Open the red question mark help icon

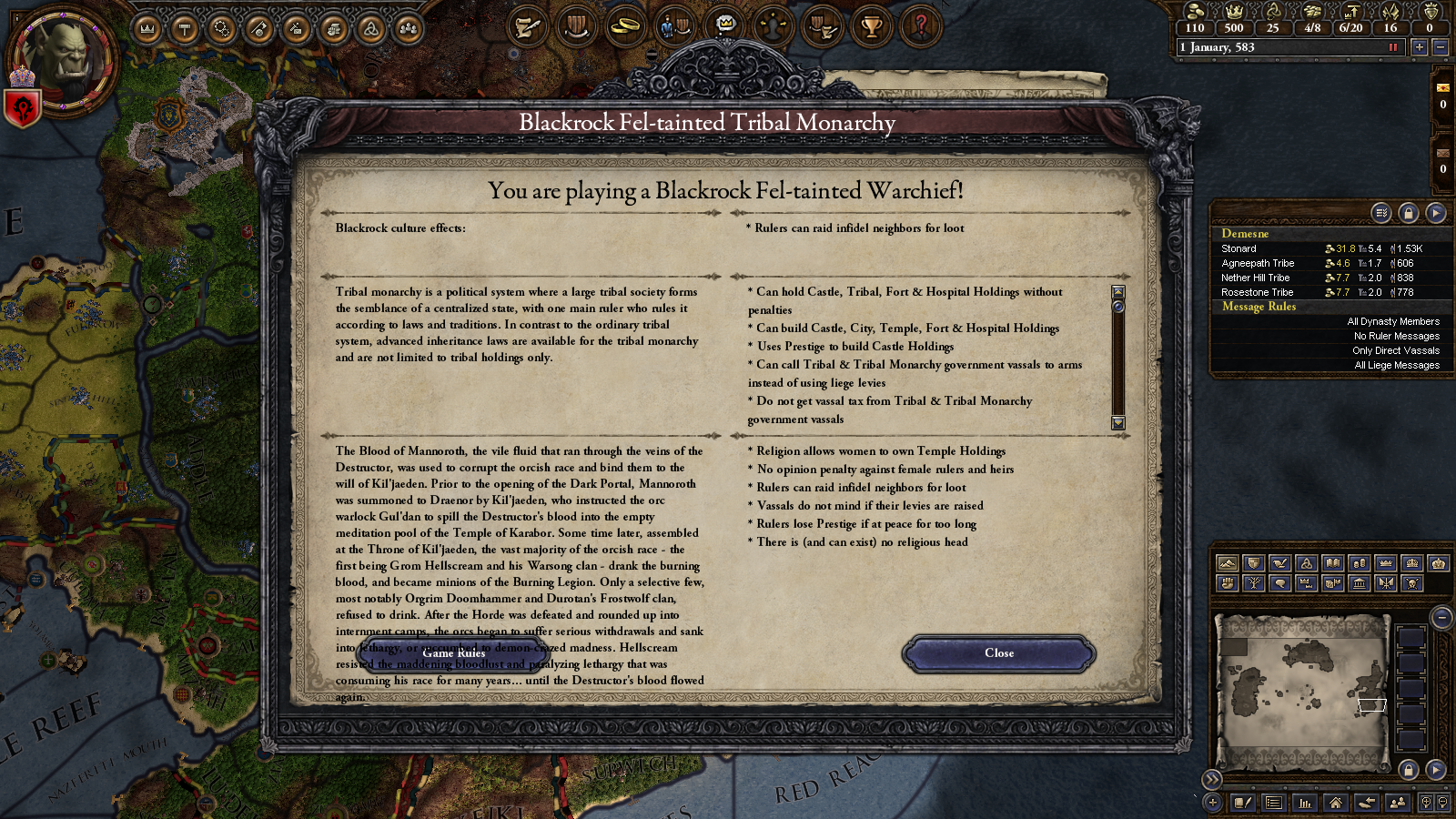coord(920,27)
